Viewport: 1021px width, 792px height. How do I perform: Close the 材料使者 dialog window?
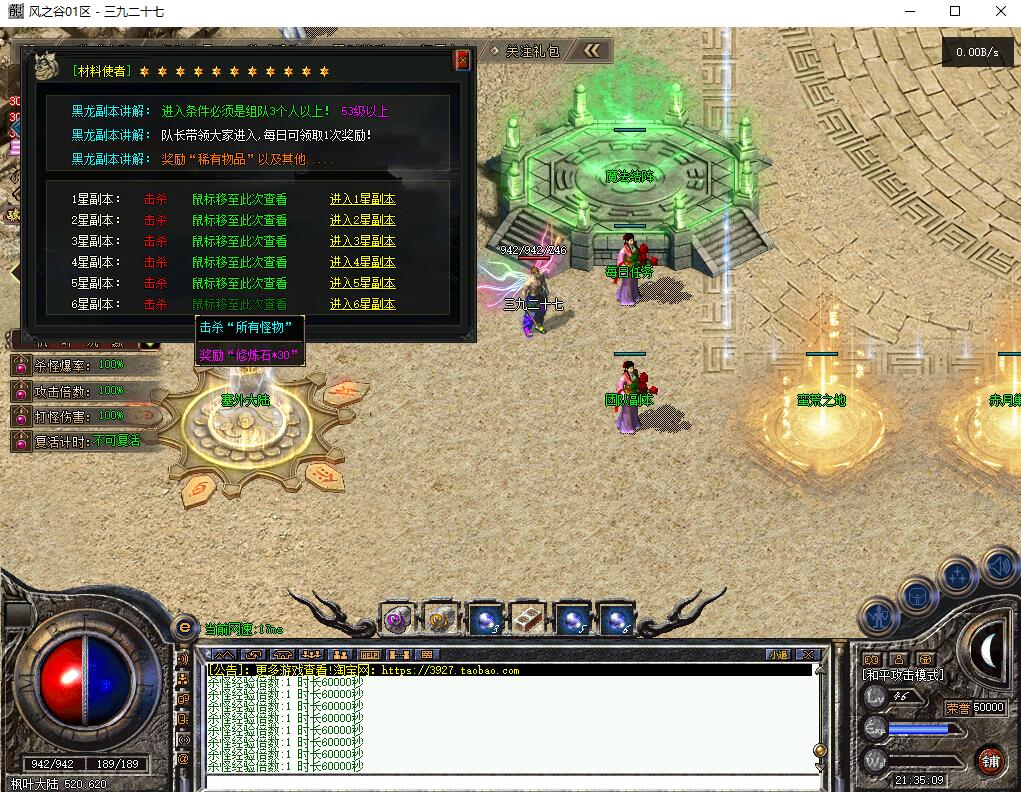[x=462, y=60]
